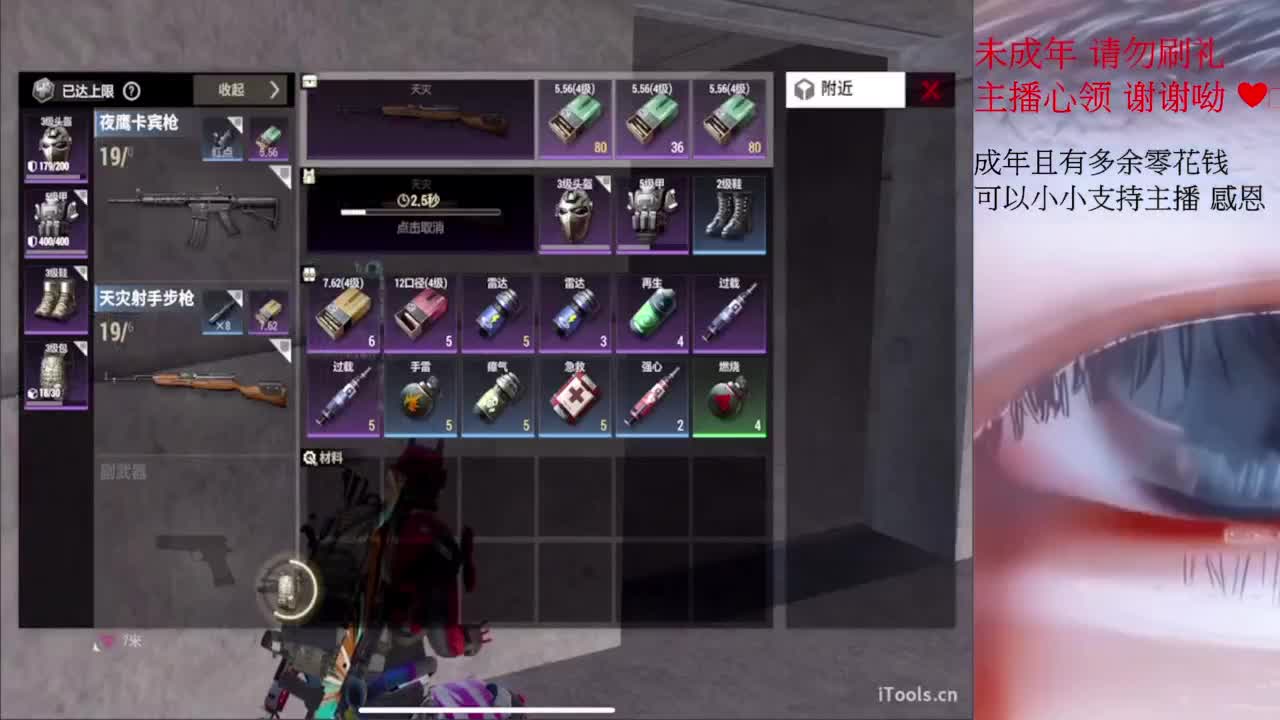The width and height of the screenshot is (1280, 720).
Task: Select the 急救 first aid kit
Action: 574,396
